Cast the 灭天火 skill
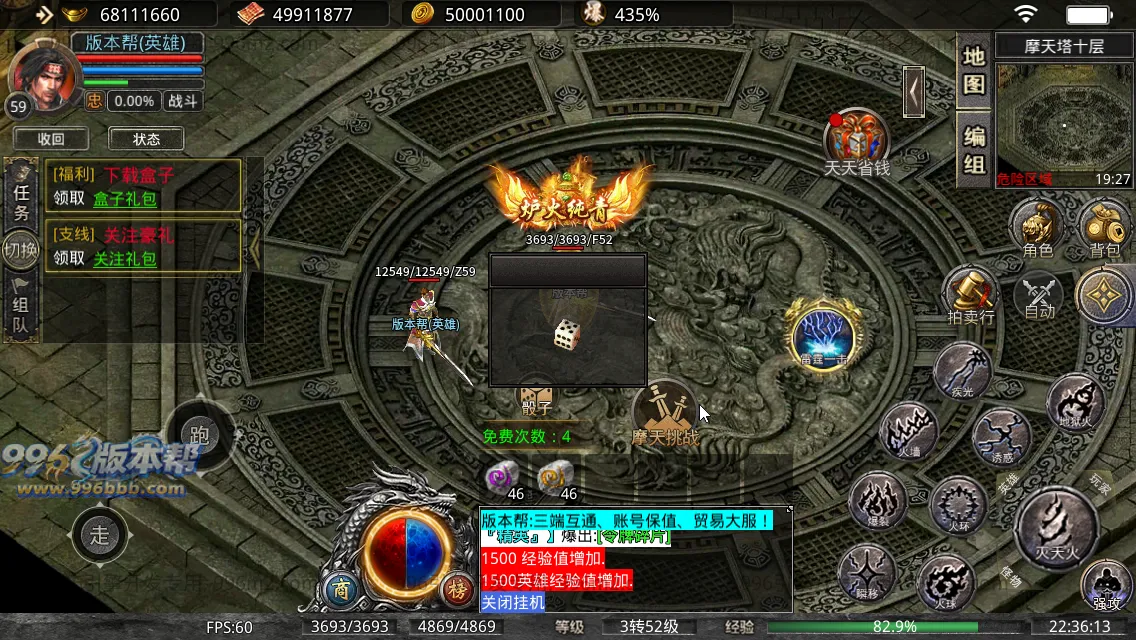The width and height of the screenshot is (1136, 640). click(1055, 527)
